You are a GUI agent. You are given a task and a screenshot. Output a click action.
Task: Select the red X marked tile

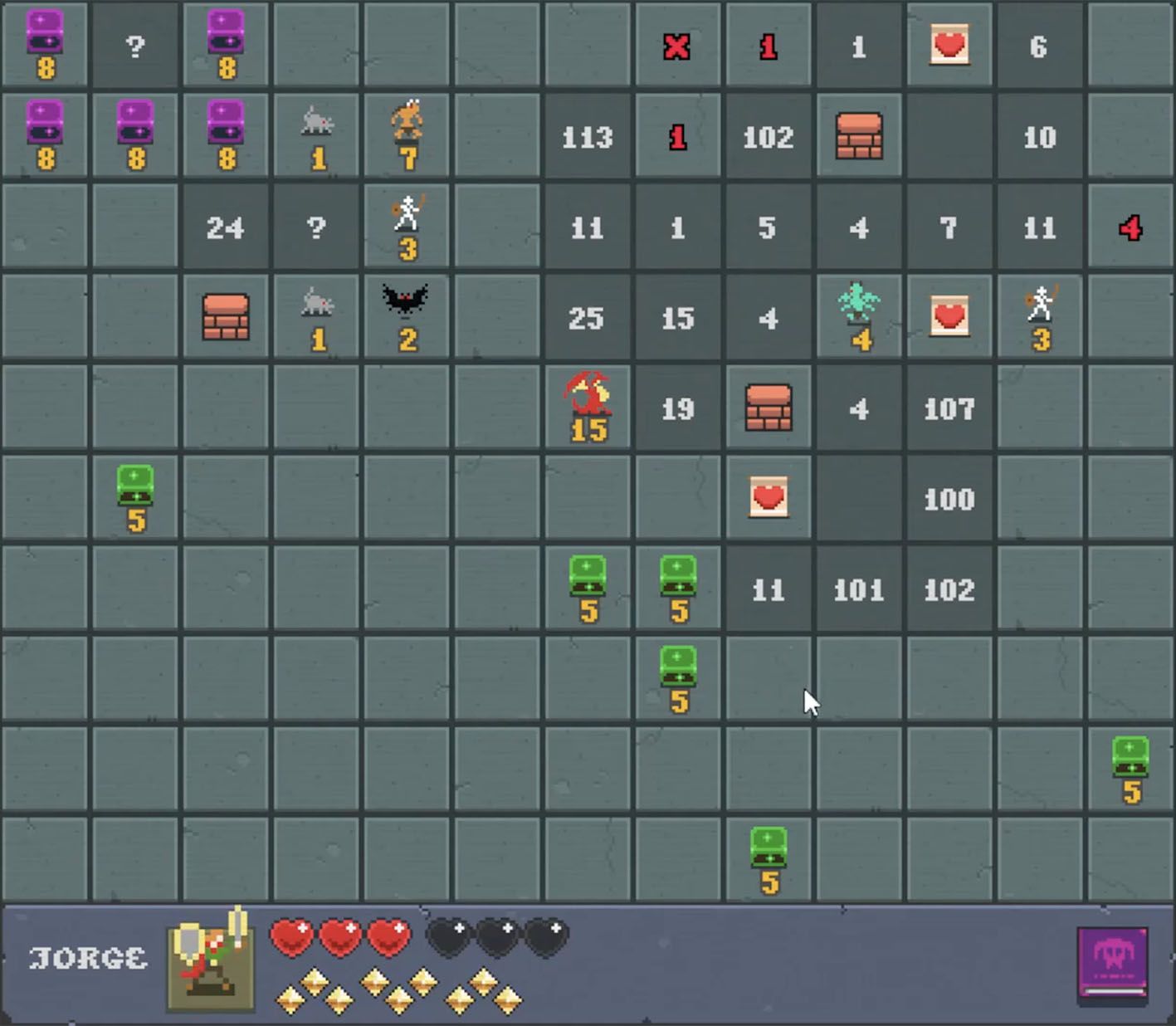click(x=677, y=46)
